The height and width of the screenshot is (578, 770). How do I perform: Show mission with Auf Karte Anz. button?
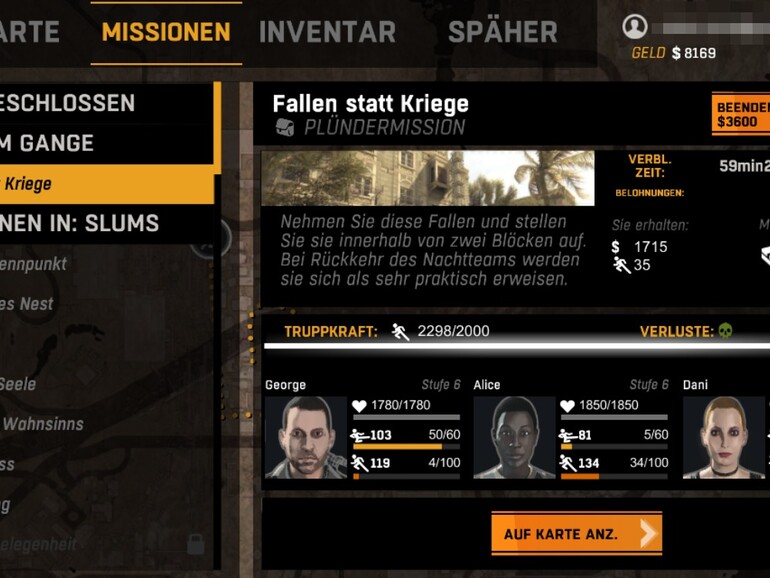tap(576, 534)
